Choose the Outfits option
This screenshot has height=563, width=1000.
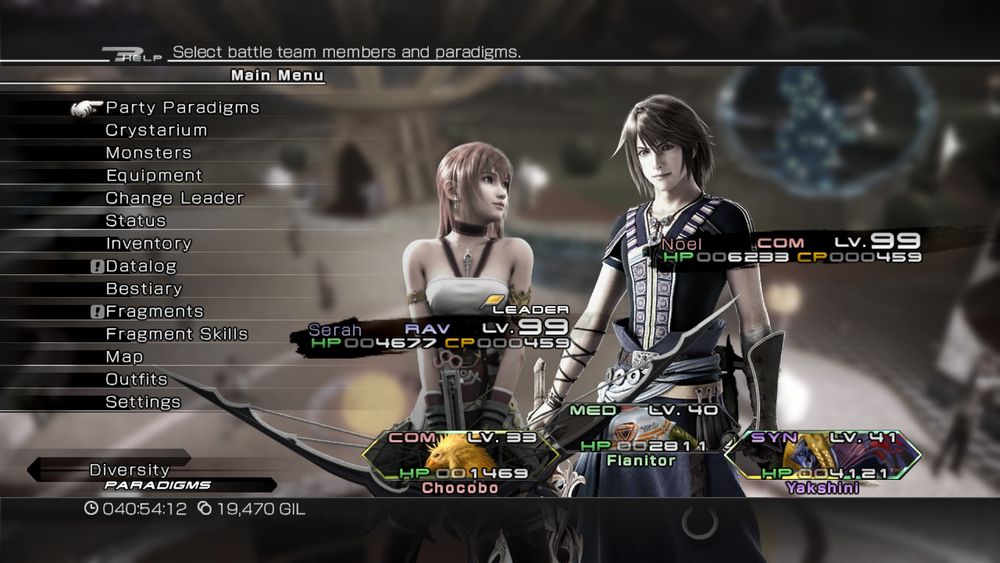(x=136, y=380)
